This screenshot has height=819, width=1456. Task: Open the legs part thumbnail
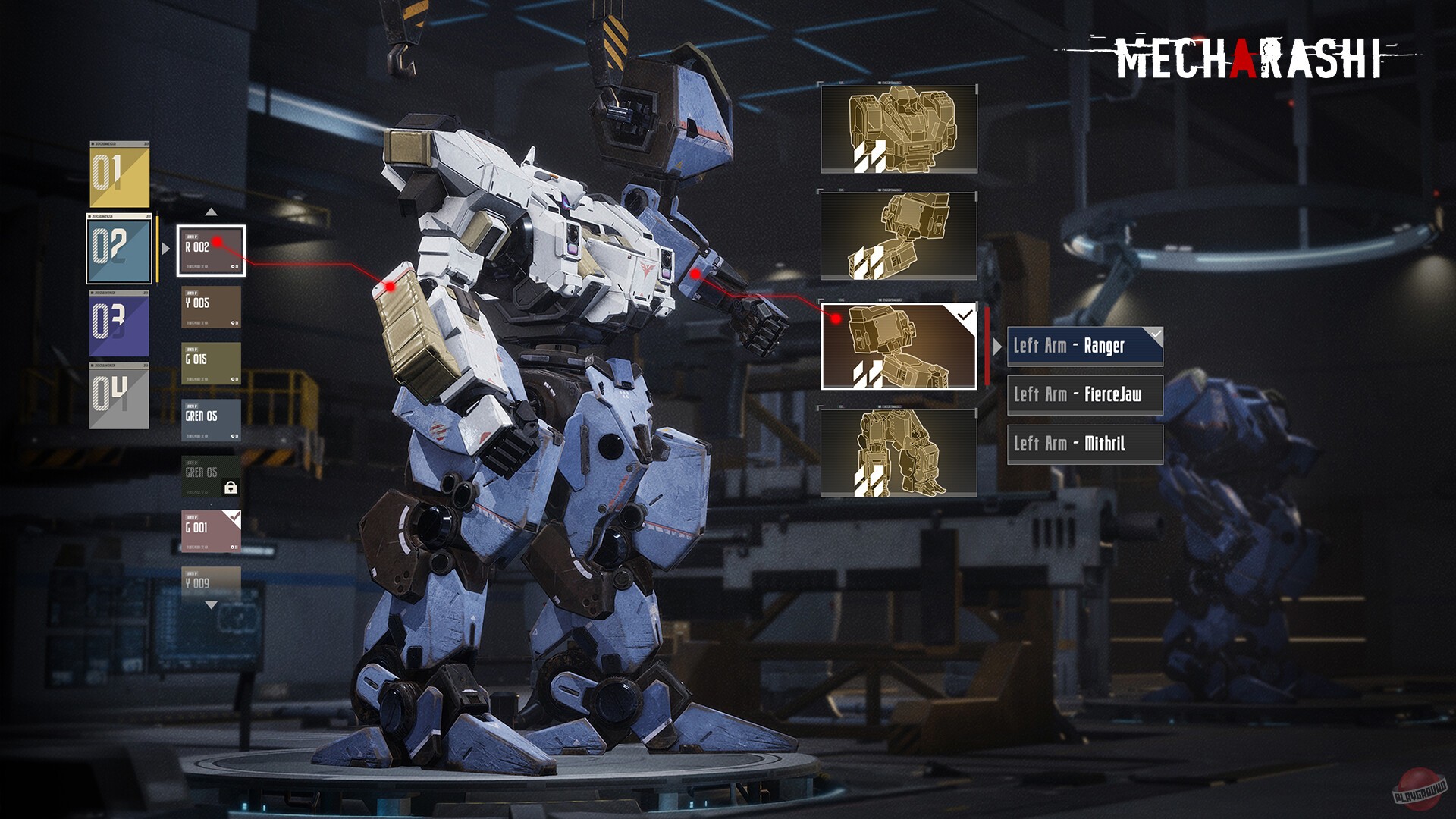pyautogui.click(x=899, y=453)
